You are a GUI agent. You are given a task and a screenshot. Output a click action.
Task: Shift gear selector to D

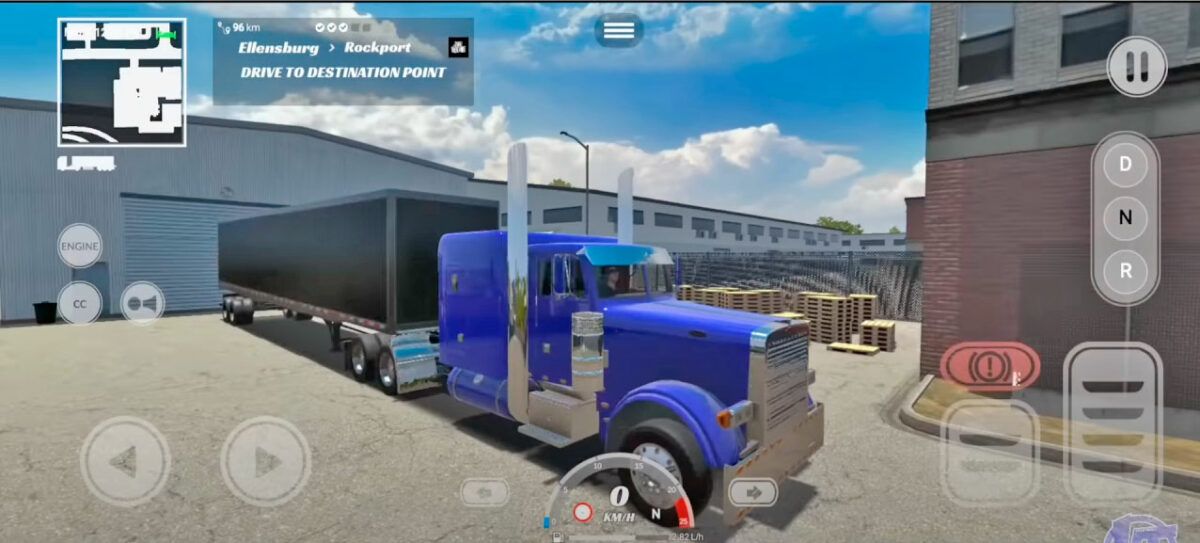point(1125,164)
